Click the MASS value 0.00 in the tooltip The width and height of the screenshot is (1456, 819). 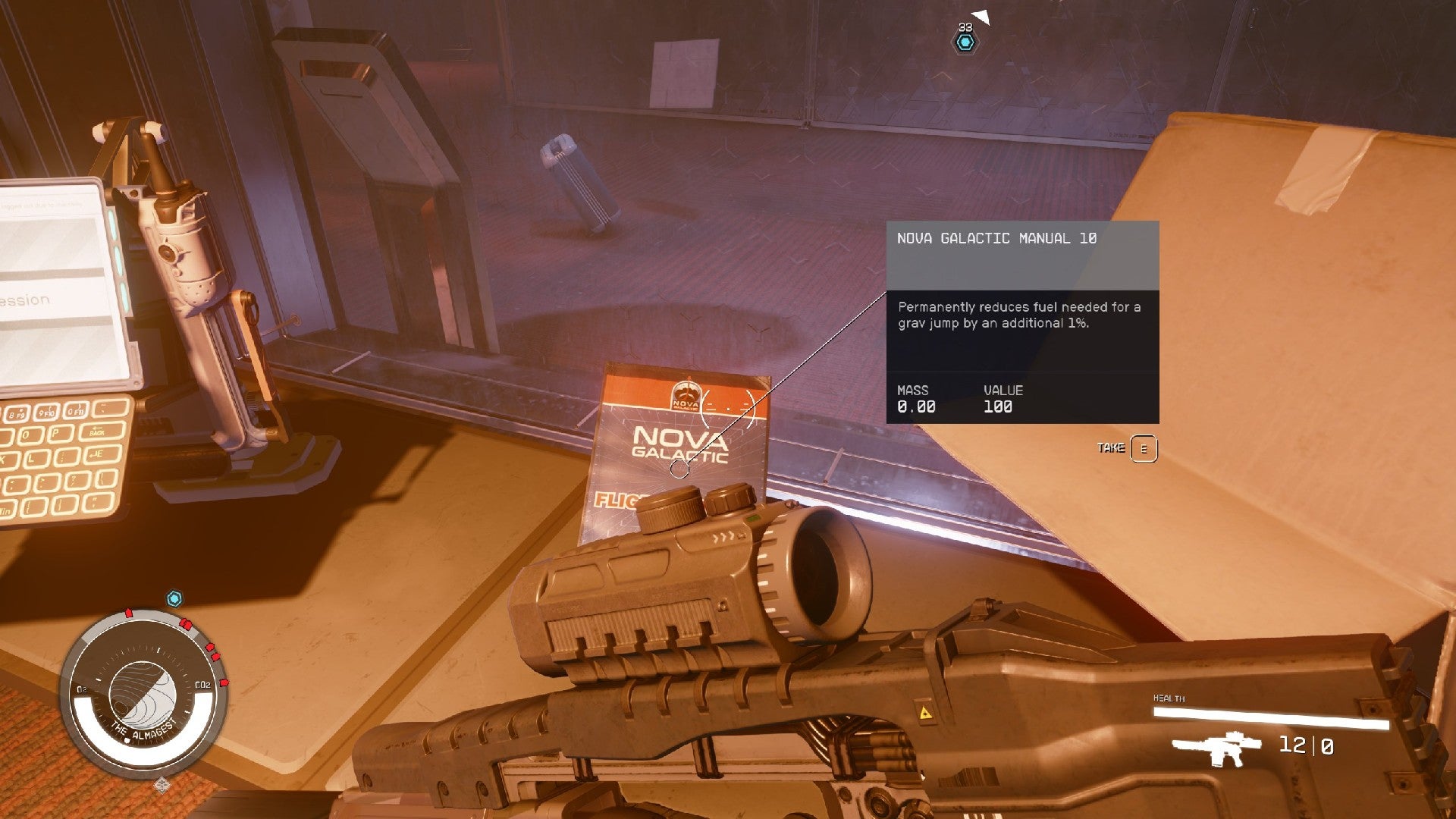pyautogui.click(x=917, y=406)
